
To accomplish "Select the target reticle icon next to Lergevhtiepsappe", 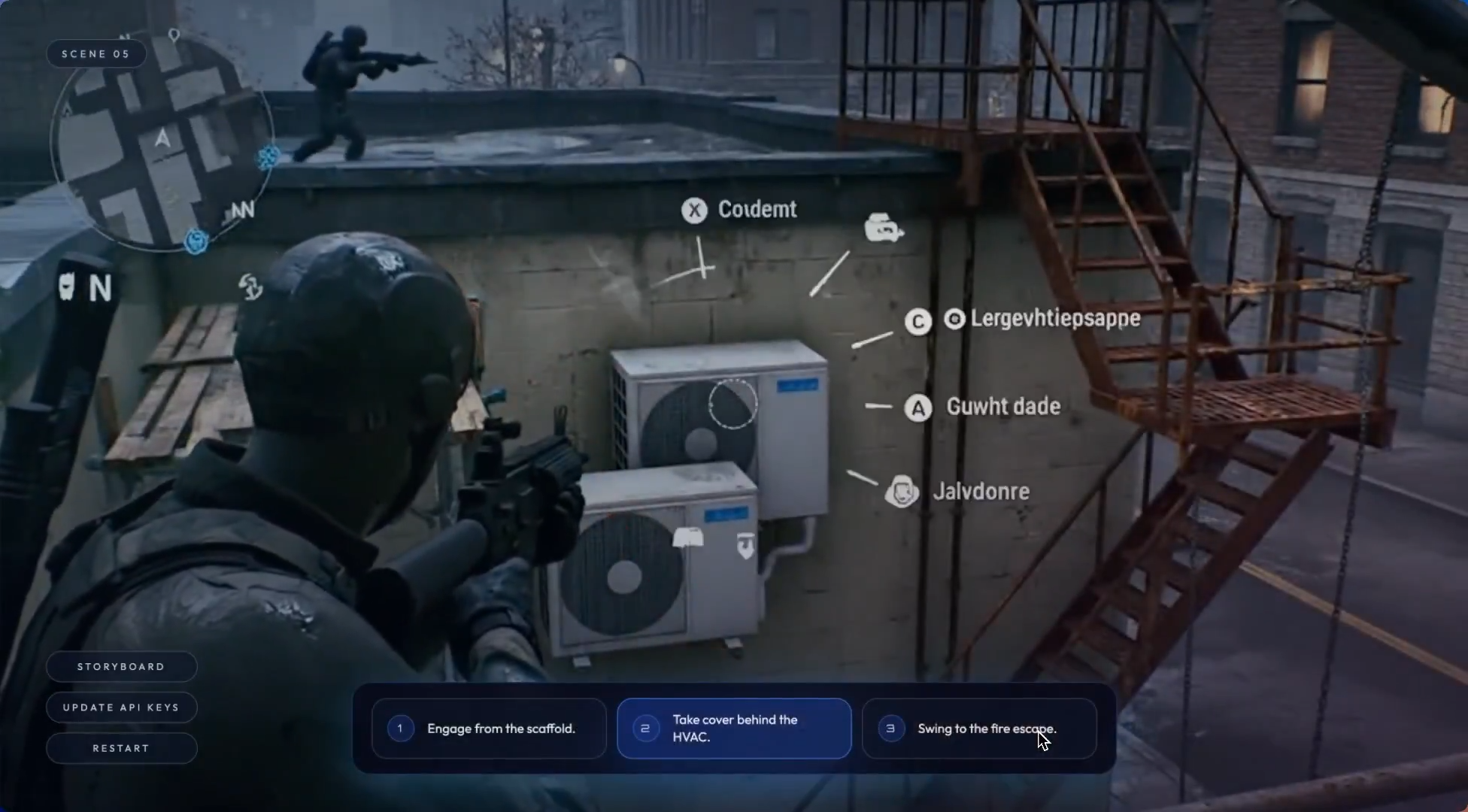I will 954,319.
